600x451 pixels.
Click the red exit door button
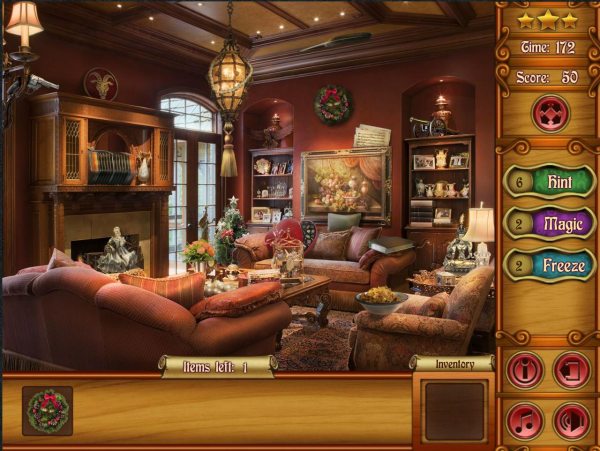click(572, 370)
